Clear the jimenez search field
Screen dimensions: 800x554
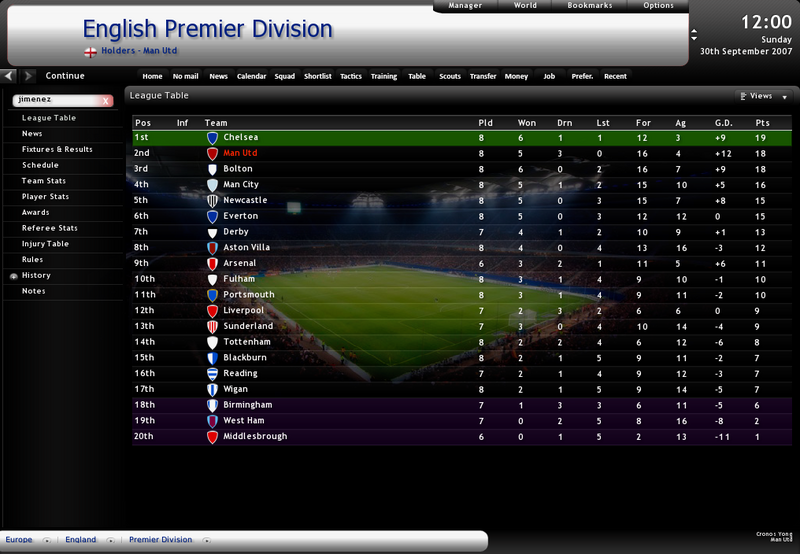coord(106,101)
